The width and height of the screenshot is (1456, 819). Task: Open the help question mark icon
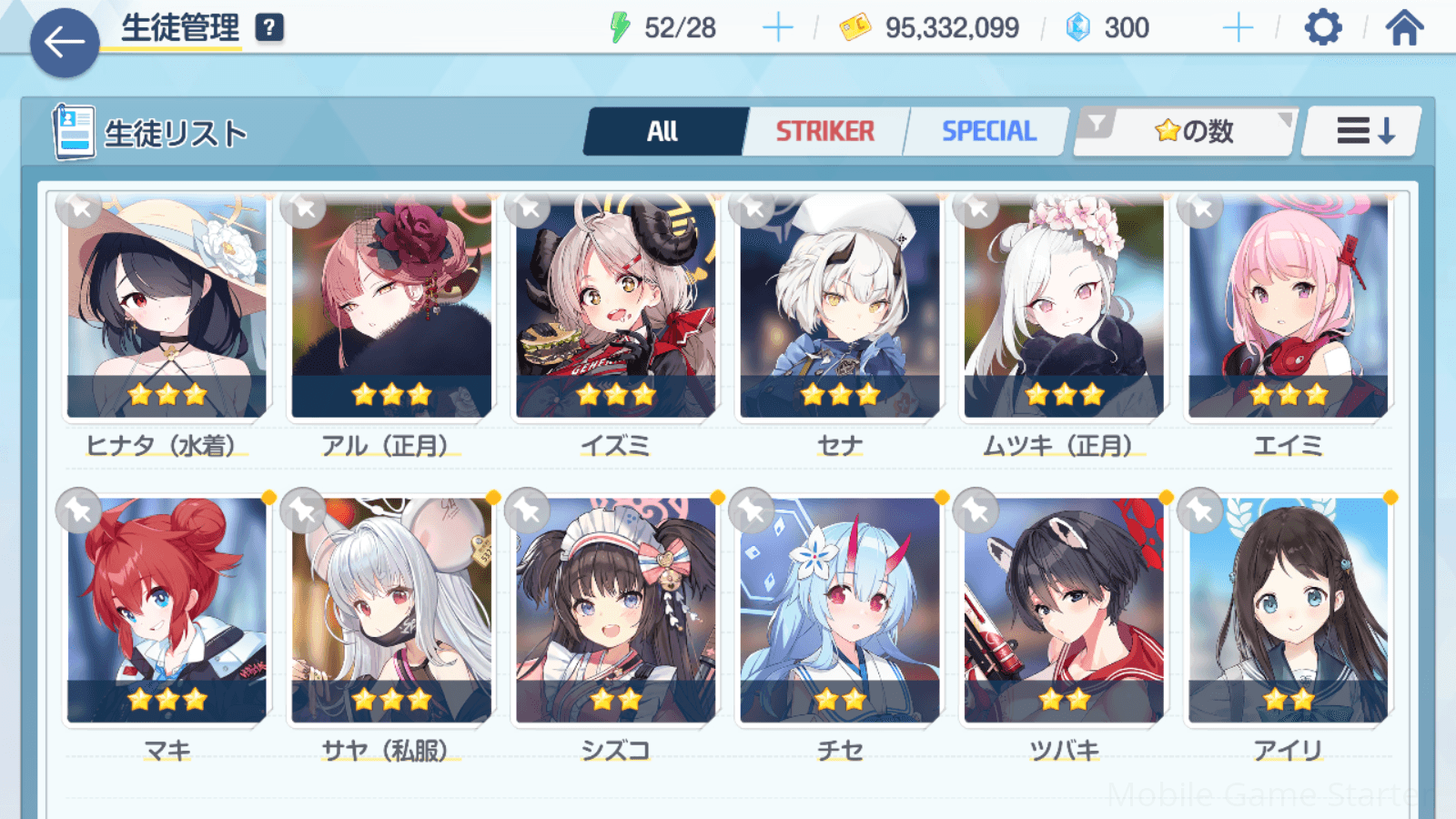click(268, 28)
